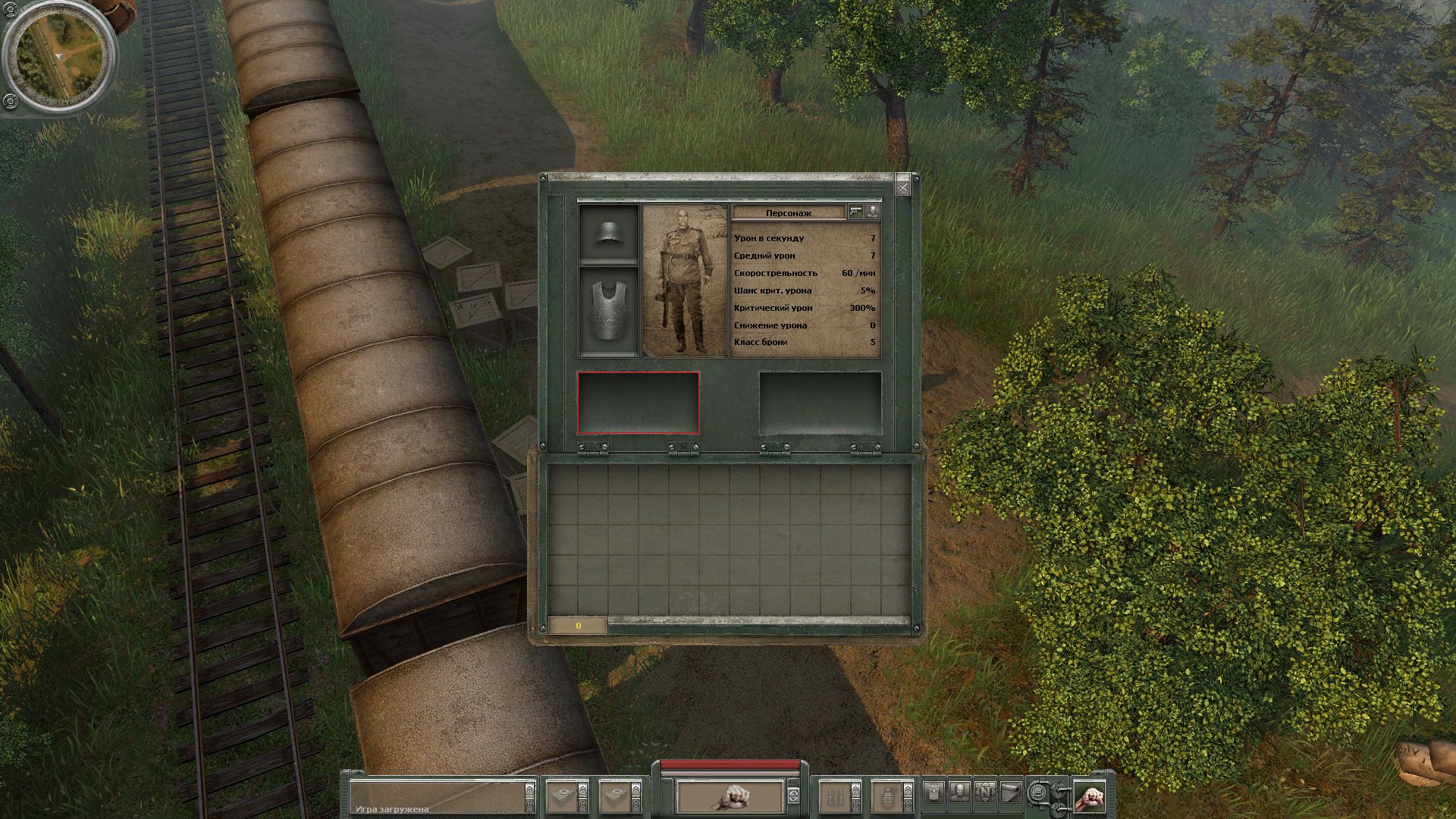Select the ammo magazine quick slot
The width and height of the screenshot is (1456, 819).
tap(835, 796)
